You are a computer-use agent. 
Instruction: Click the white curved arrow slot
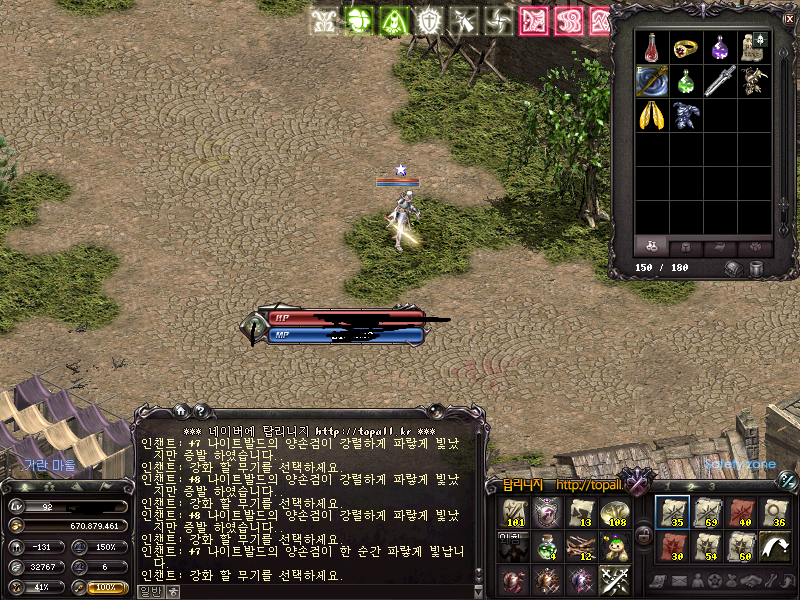coord(777,547)
